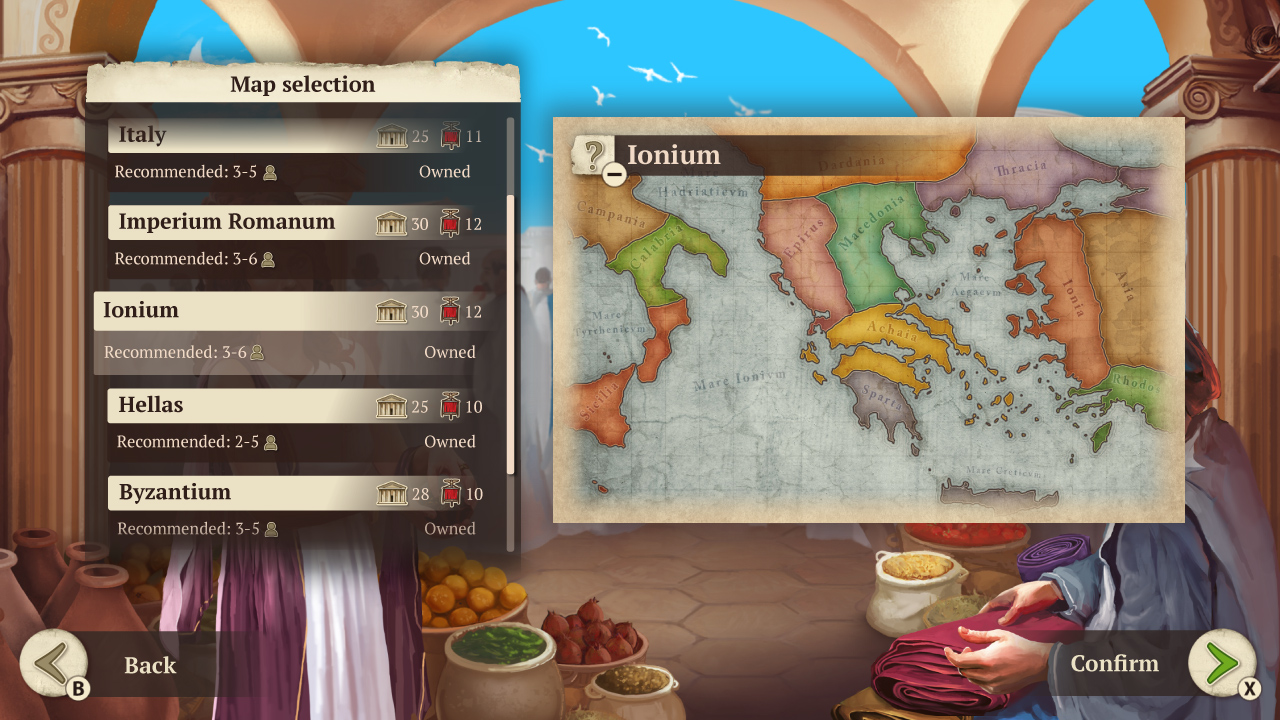Click the player icon in Hellas recommendation row

point(268,441)
